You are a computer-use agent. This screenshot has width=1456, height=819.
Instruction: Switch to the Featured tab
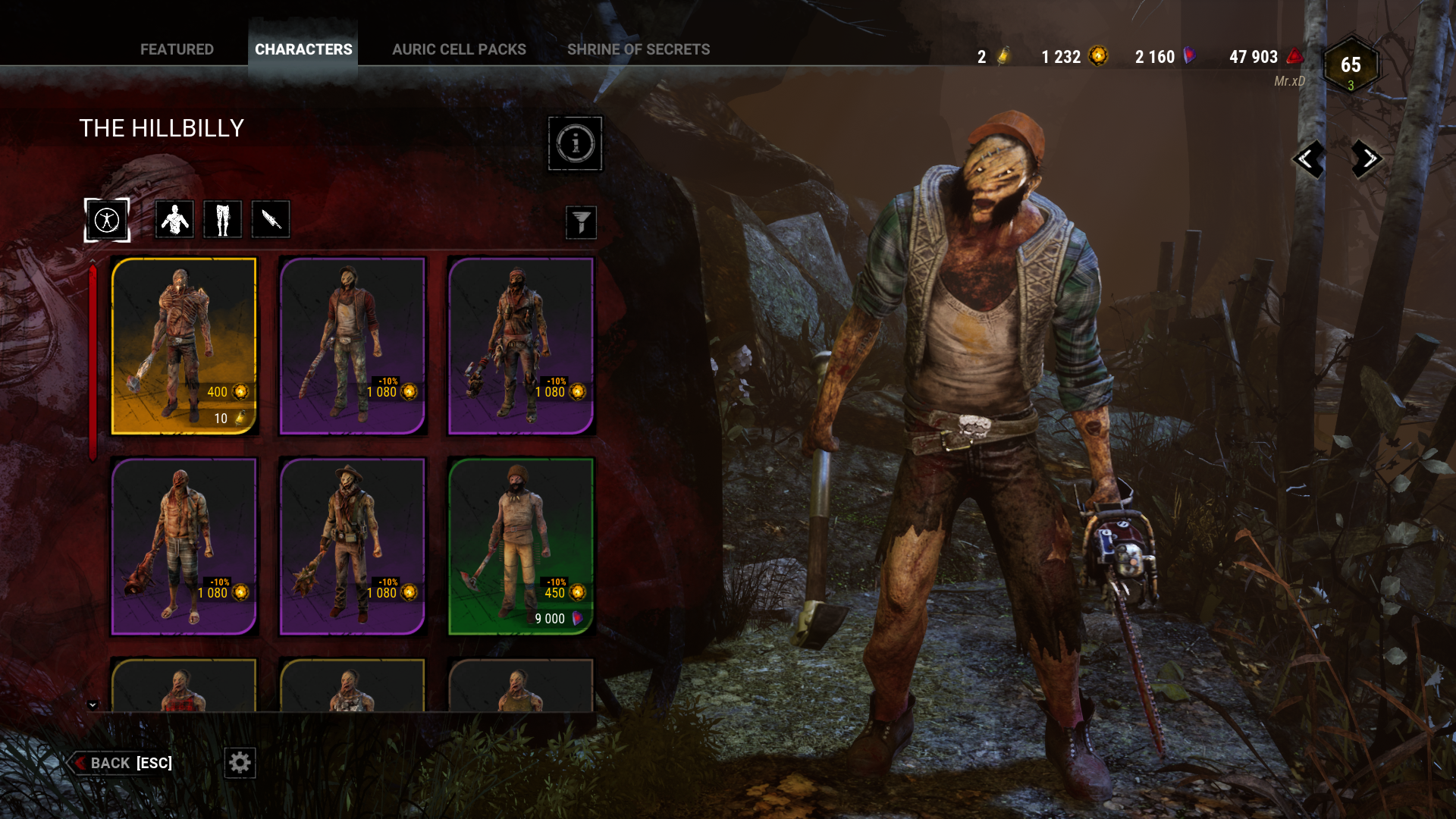[x=177, y=49]
